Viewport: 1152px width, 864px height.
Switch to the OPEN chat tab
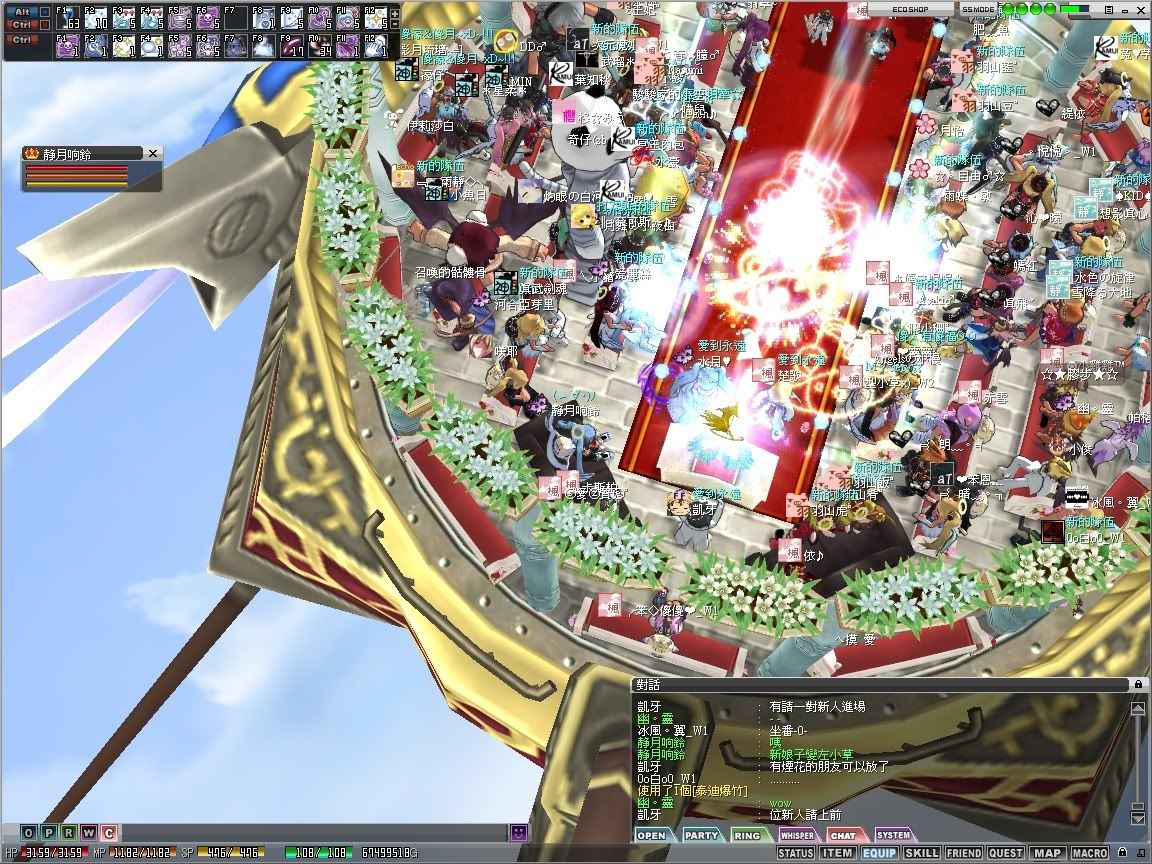651,835
